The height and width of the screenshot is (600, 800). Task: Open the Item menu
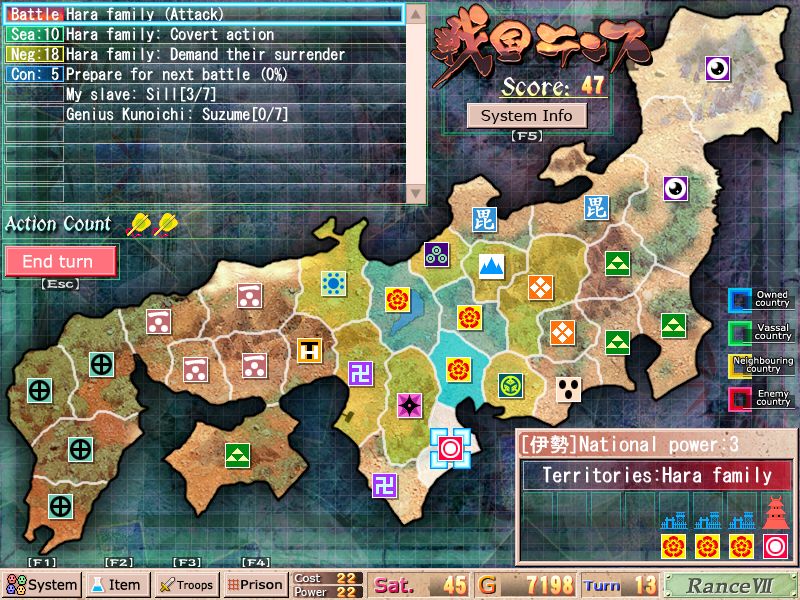(x=116, y=585)
